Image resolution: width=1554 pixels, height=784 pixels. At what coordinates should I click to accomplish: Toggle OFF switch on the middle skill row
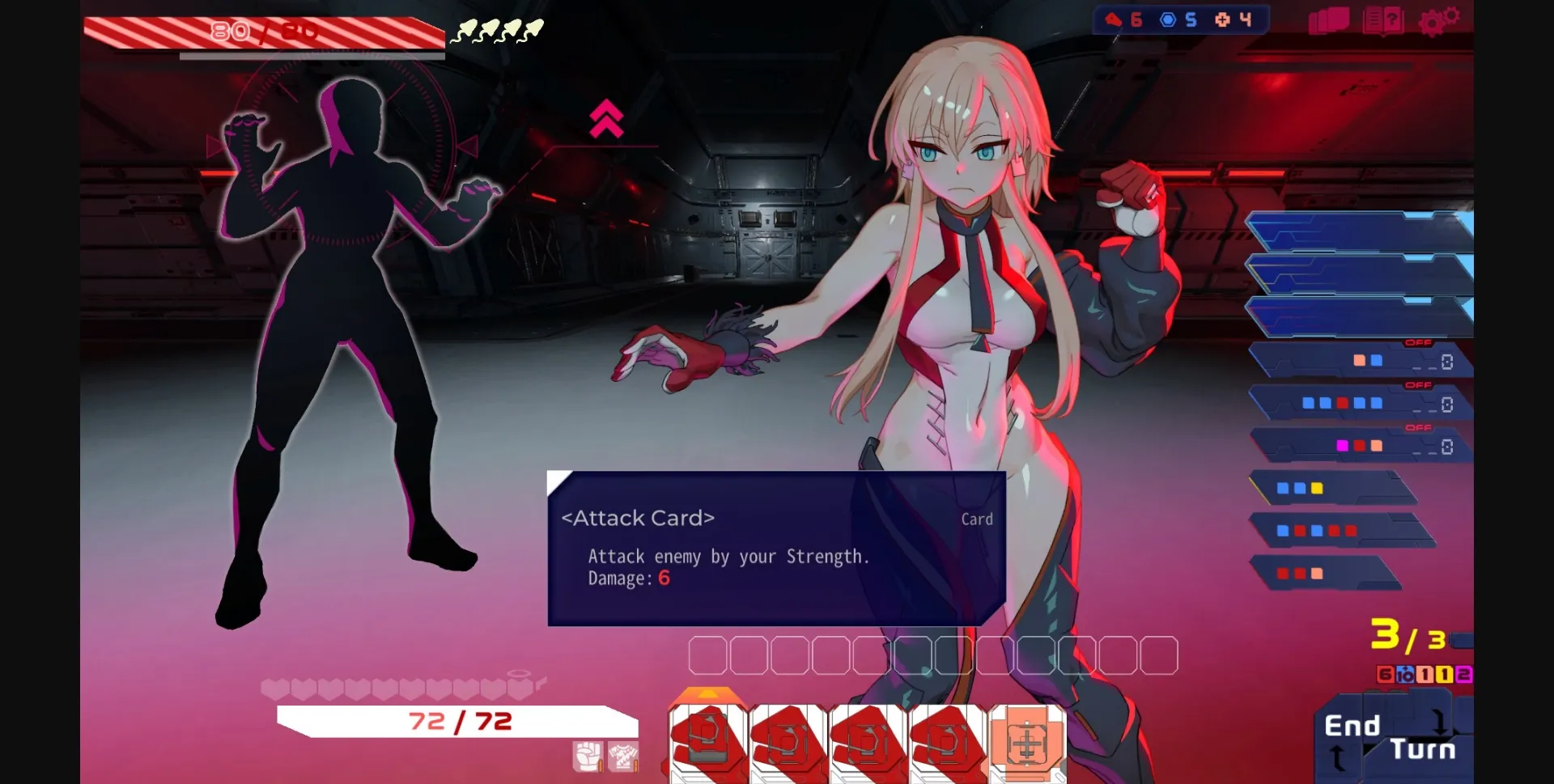(x=1419, y=385)
